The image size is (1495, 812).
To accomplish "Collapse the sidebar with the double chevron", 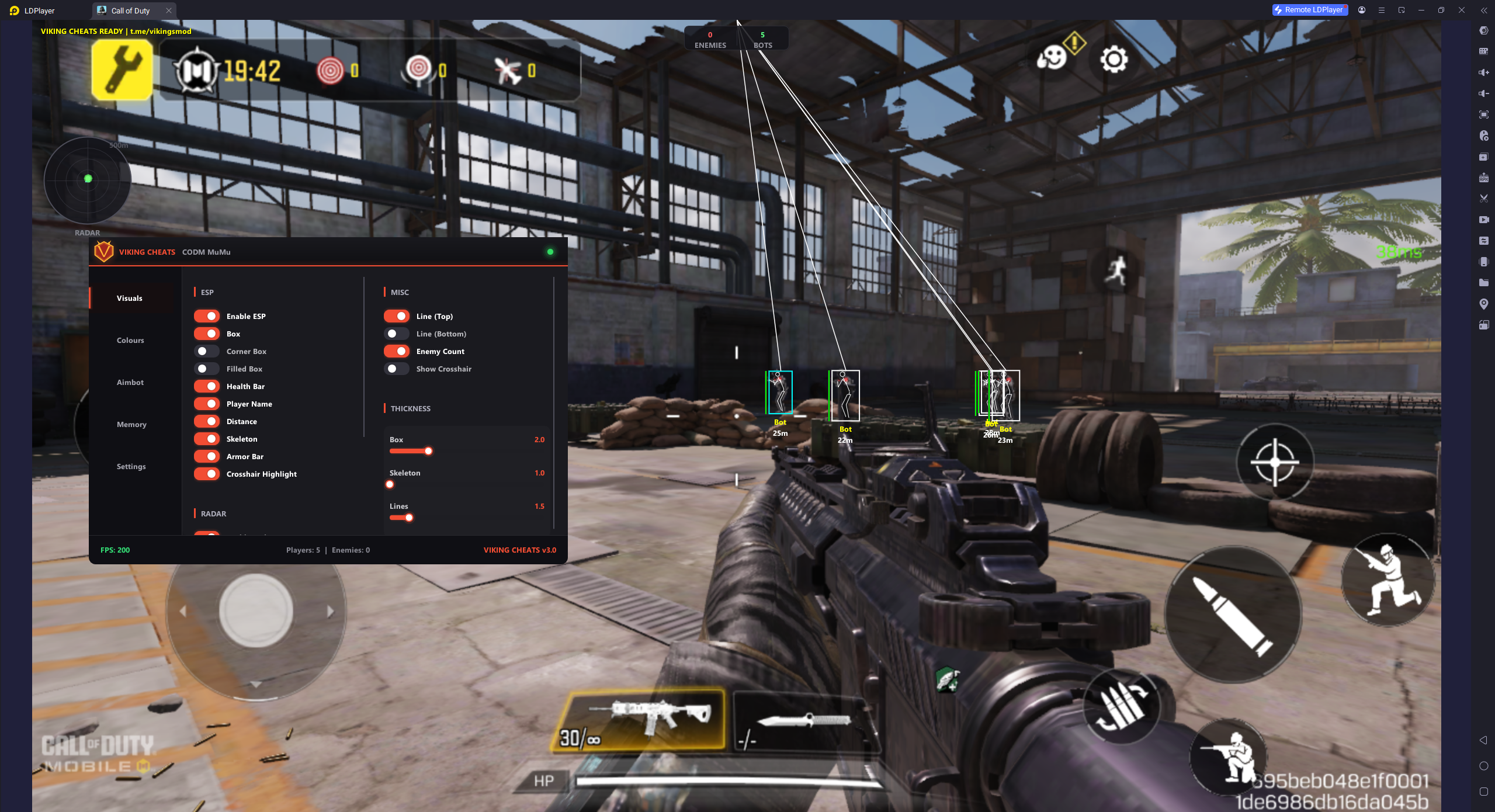I will 1484,10.
